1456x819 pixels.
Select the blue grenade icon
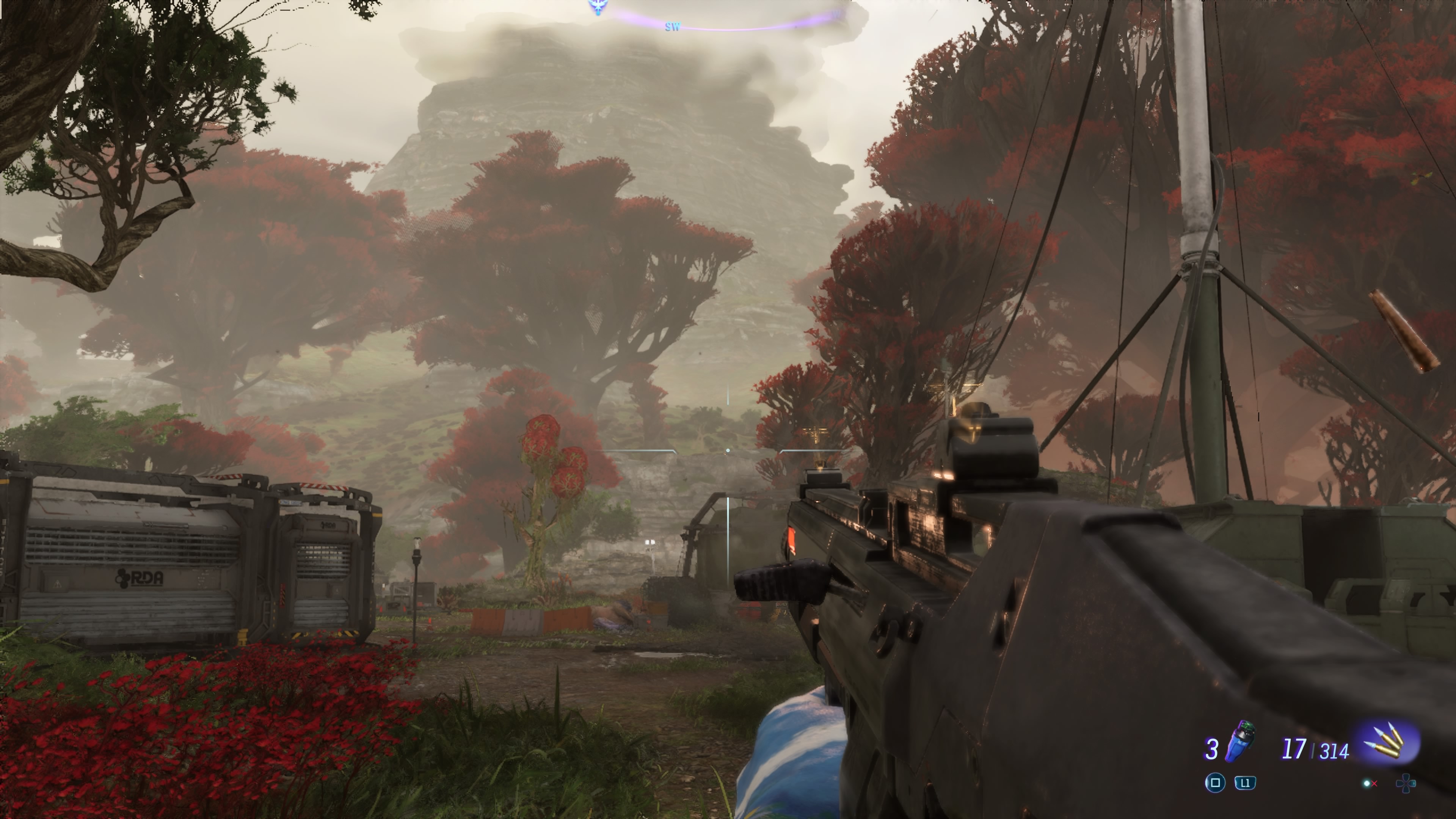point(1239,741)
